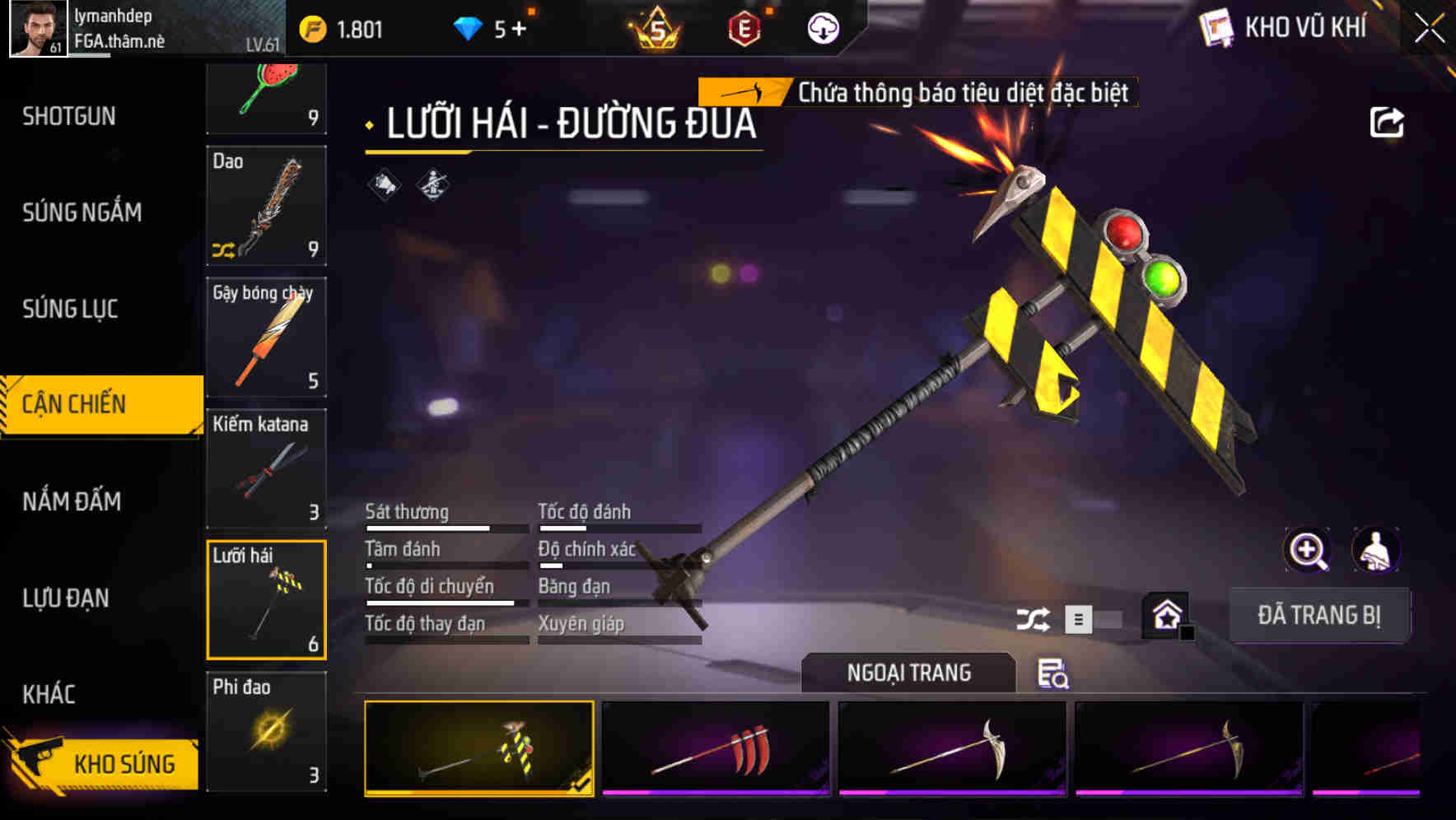Image resolution: width=1456 pixels, height=820 pixels.
Task: Click the share icon at top right
Action: [x=1388, y=121]
